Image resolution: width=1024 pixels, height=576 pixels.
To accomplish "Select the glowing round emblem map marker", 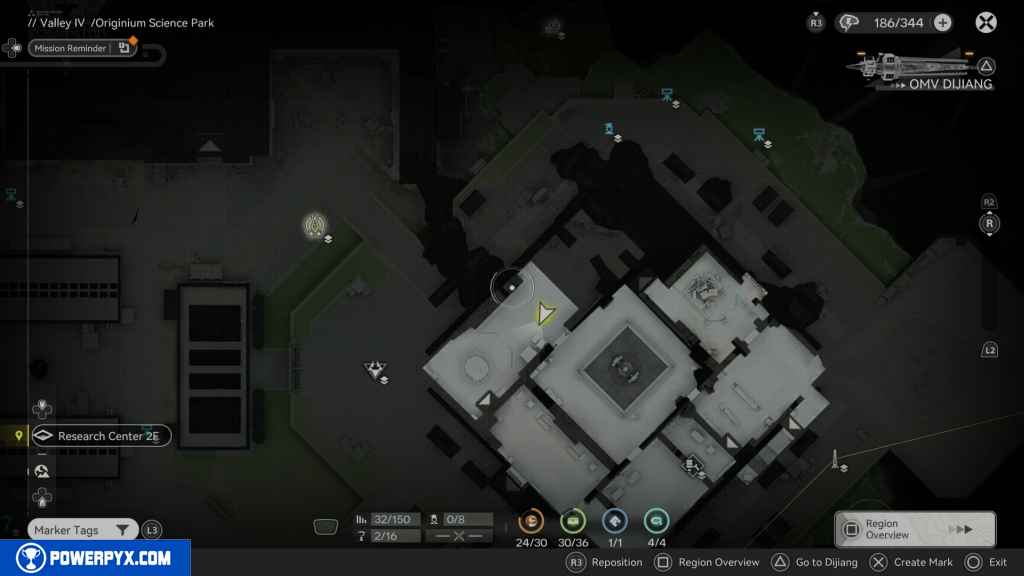I will coord(316,226).
